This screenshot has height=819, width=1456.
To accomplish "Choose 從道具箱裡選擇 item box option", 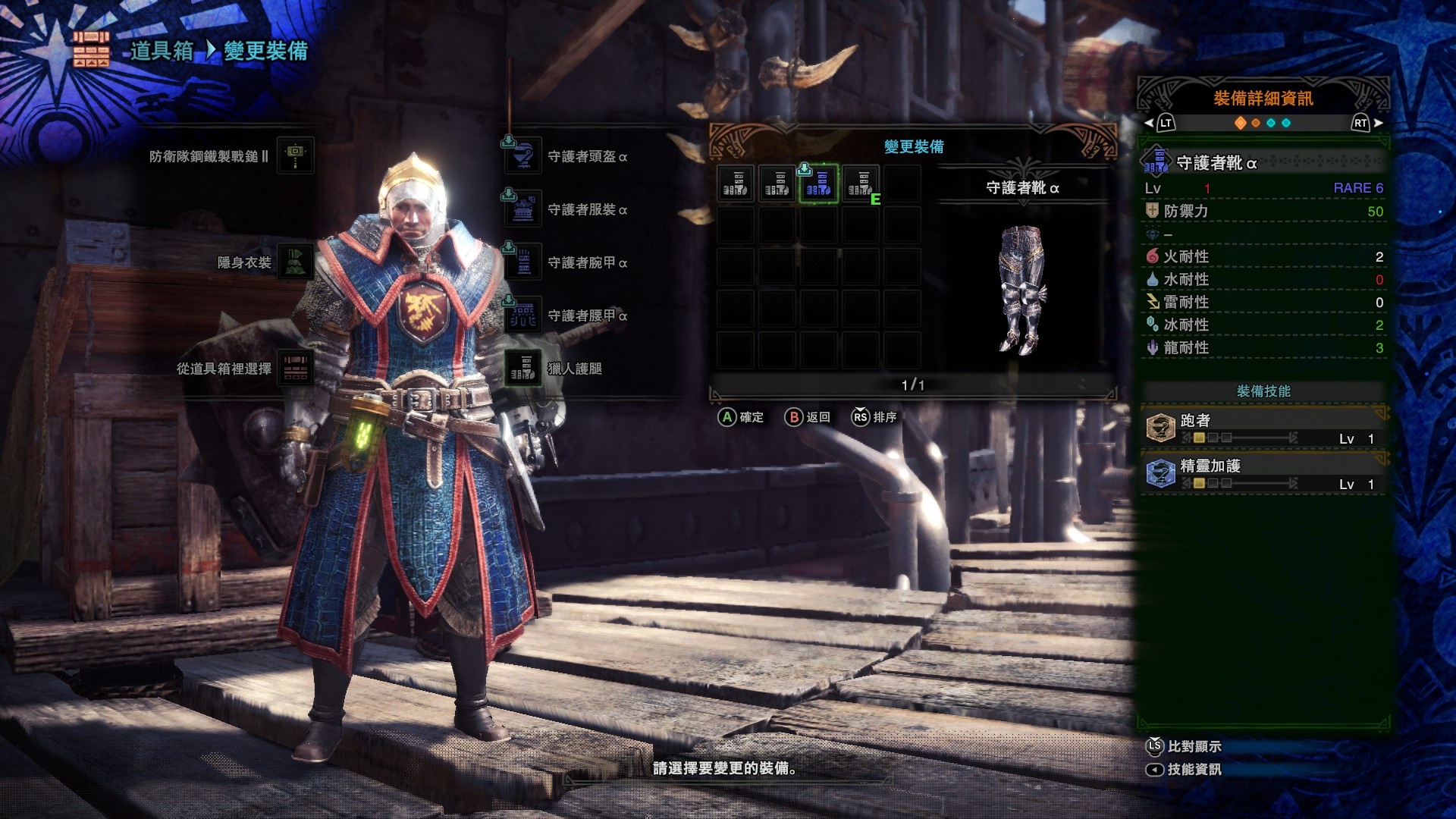I will 295,369.
